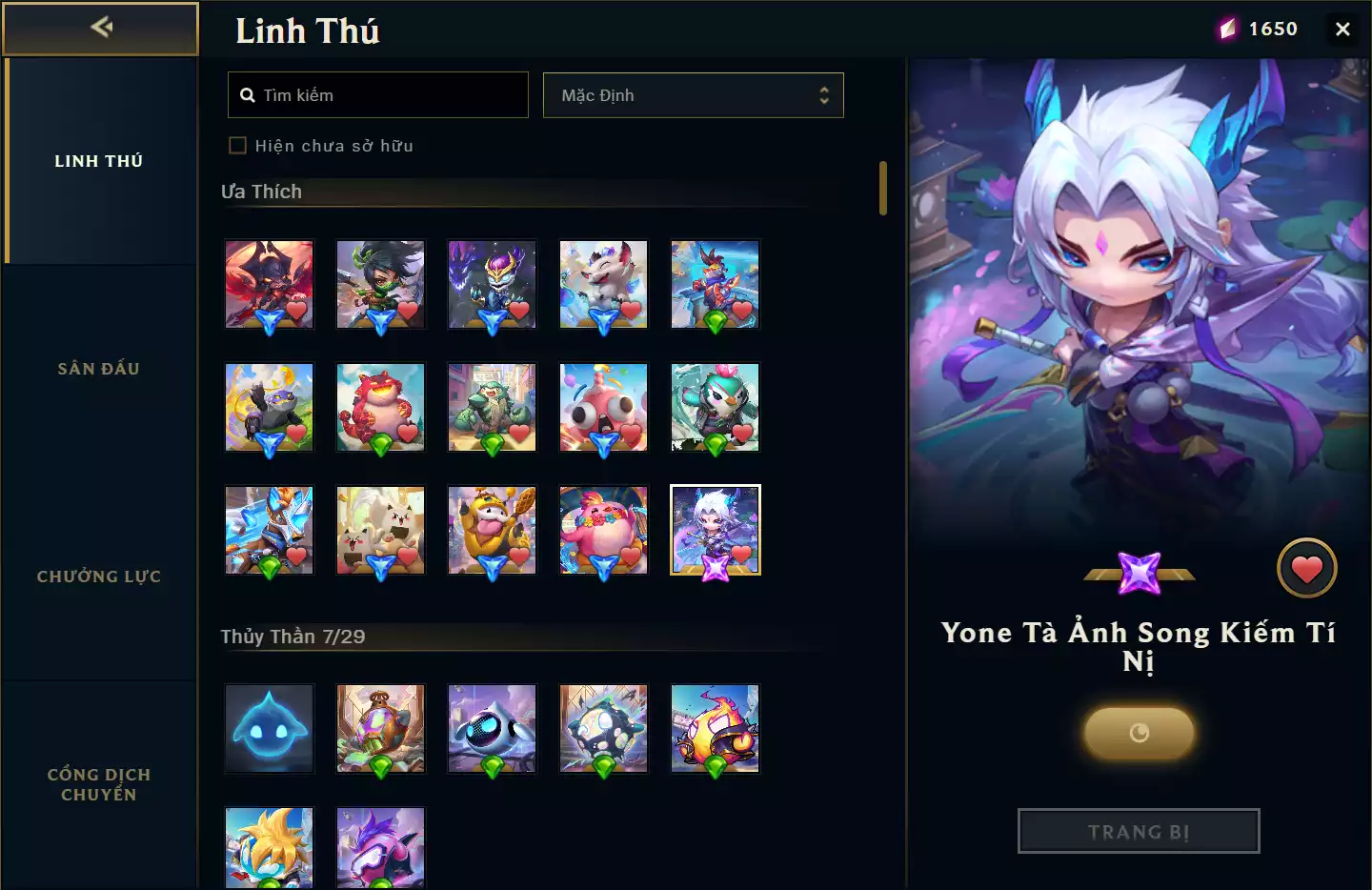Open the Chưởng Lực tab
Screen dimensions: 1372x890
tap(99, 576)
